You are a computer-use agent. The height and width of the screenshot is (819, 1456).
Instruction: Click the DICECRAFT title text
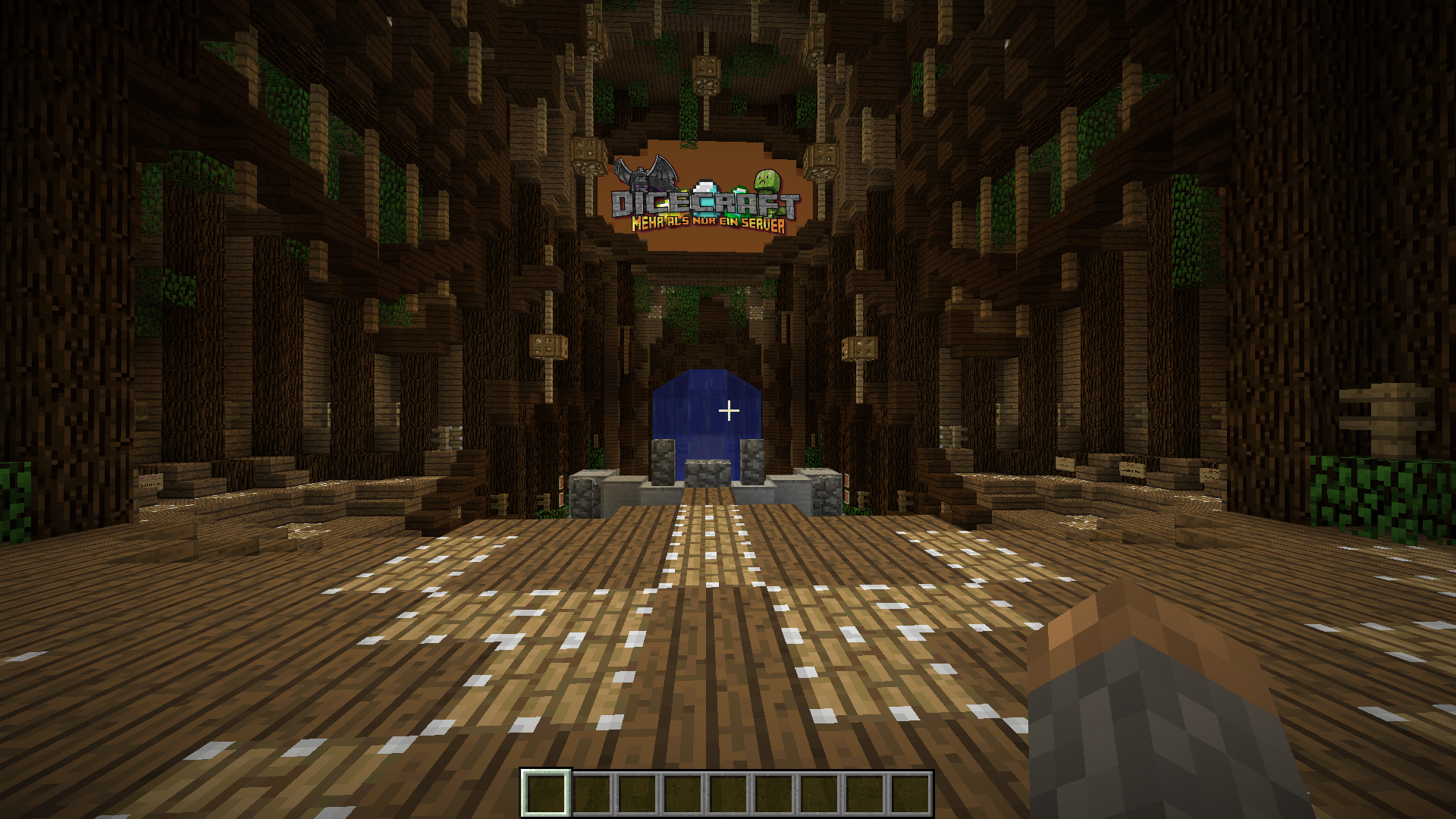pos(705,202)
